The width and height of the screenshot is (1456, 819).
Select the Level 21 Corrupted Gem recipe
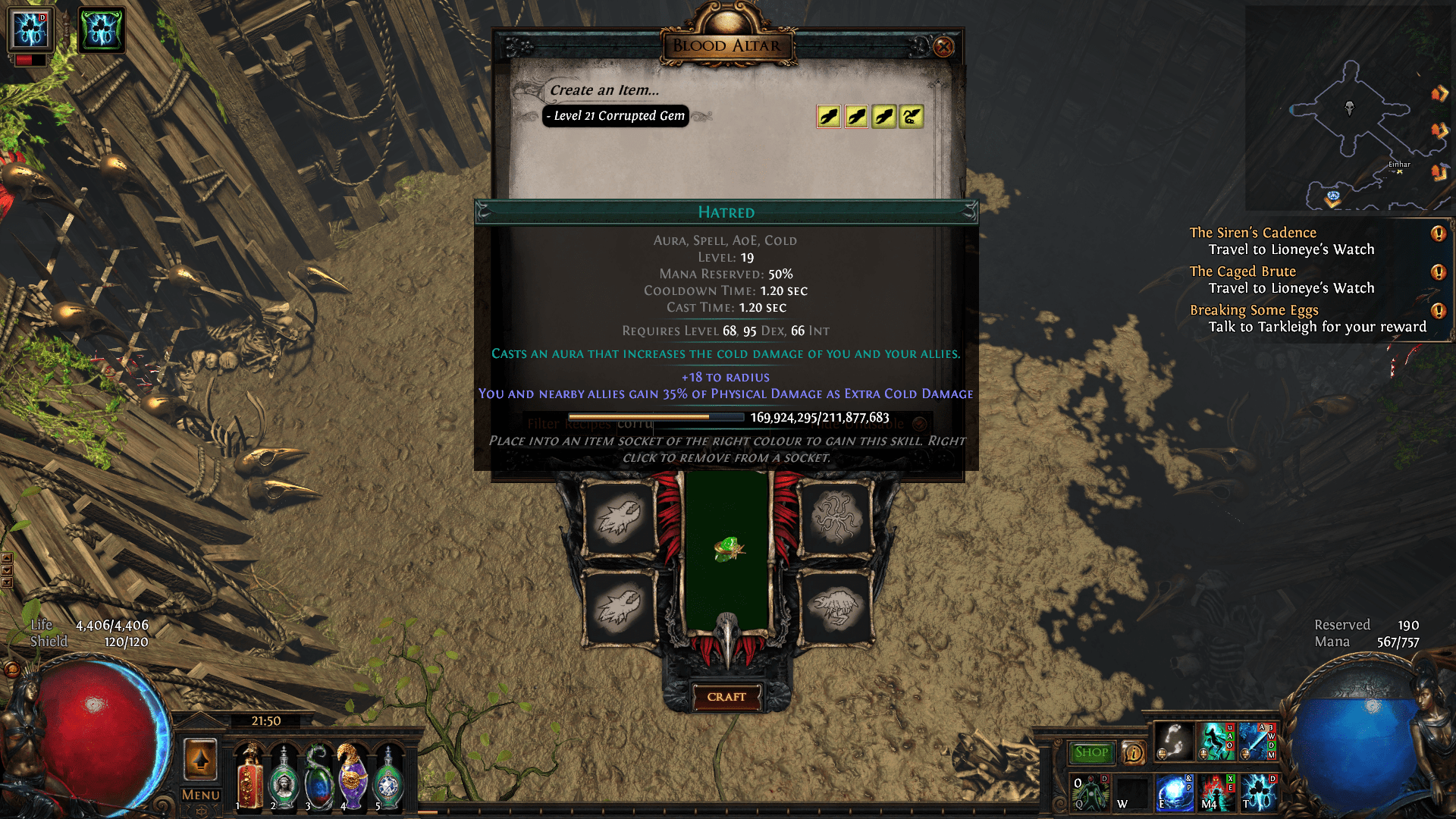[x=616, y=116]
